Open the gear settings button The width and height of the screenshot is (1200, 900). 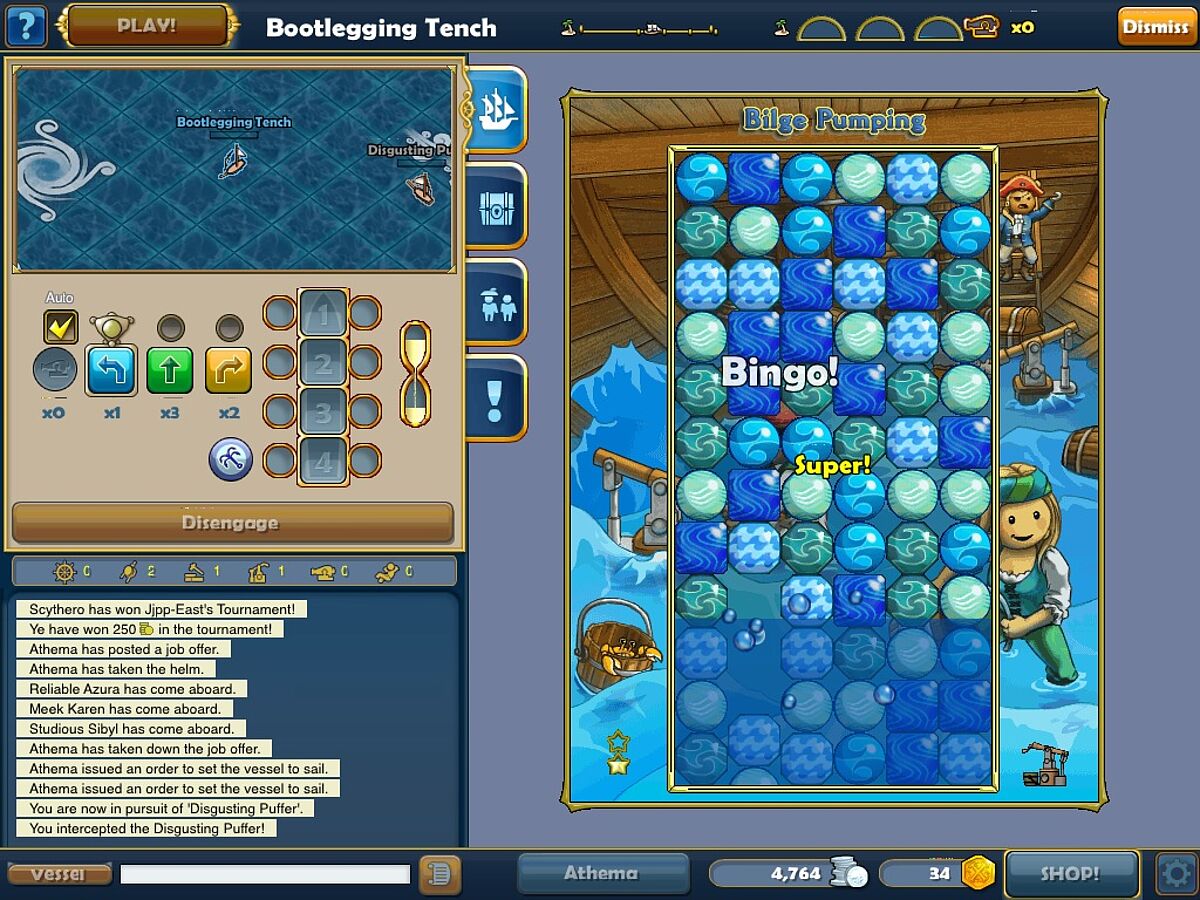1175,873
